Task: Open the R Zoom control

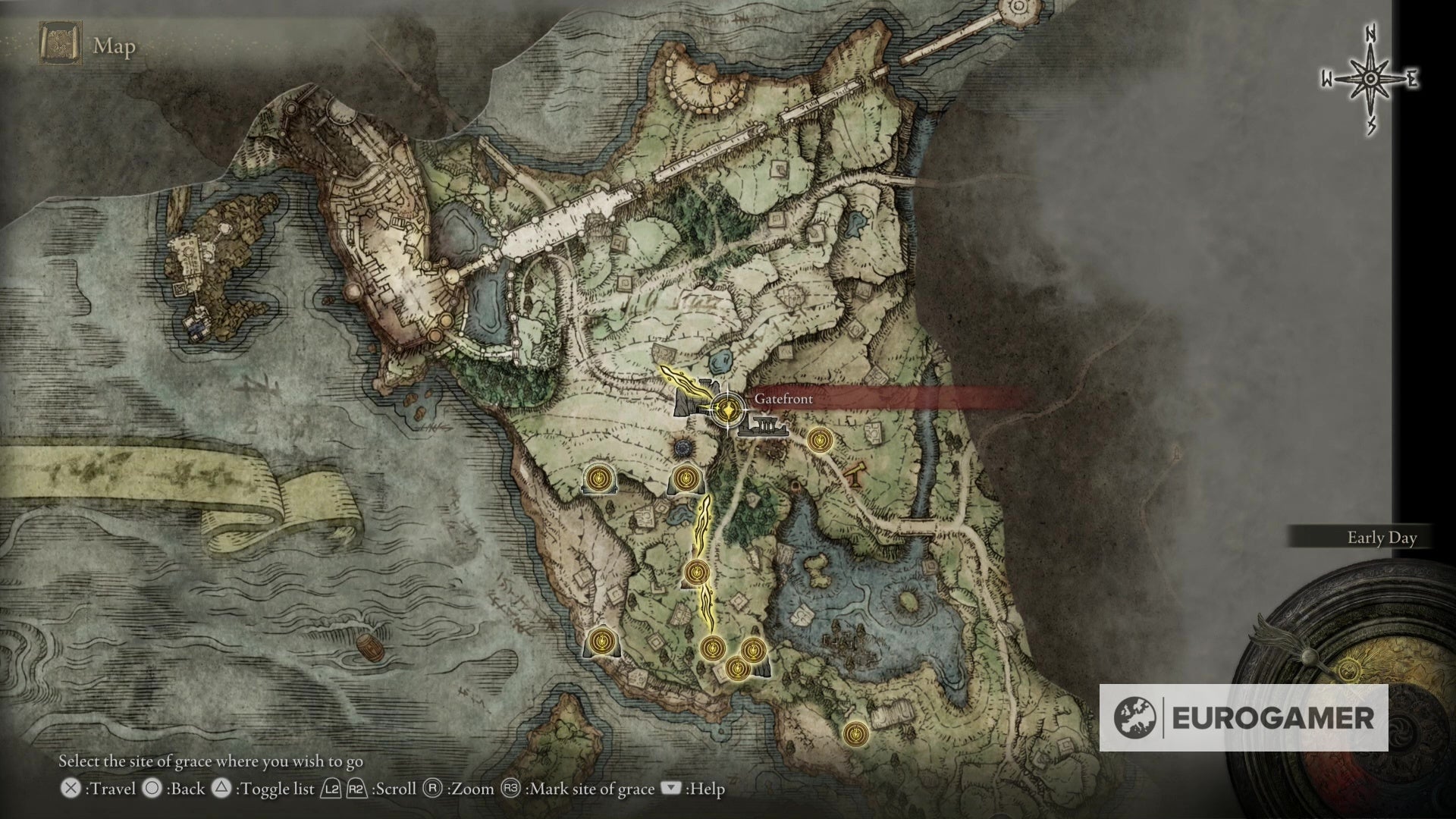Action: (x=433, y=789)
